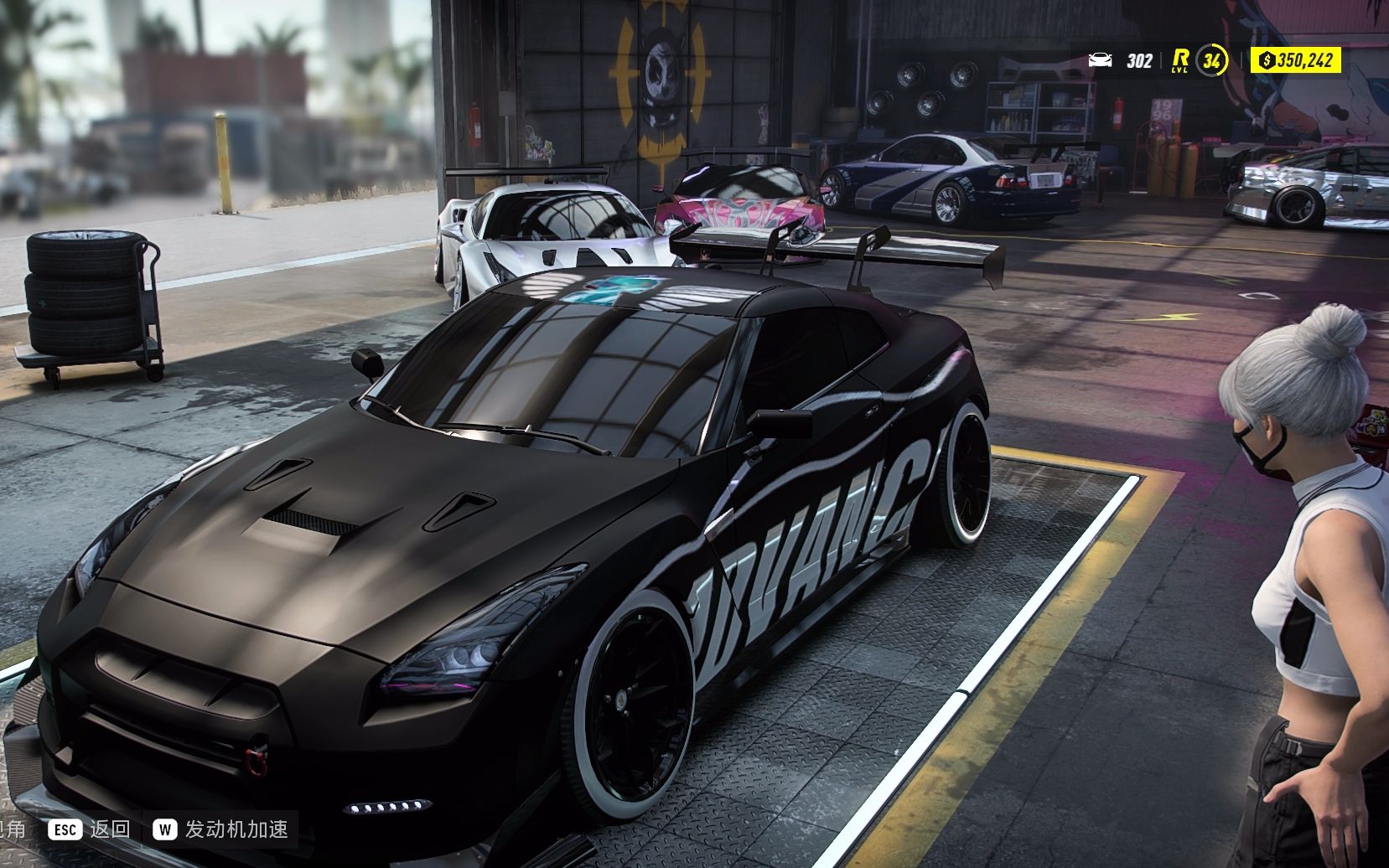This screenshot has width=1389, height=868.
Task: Click the 返回 back button
Action: coord(90,829)
